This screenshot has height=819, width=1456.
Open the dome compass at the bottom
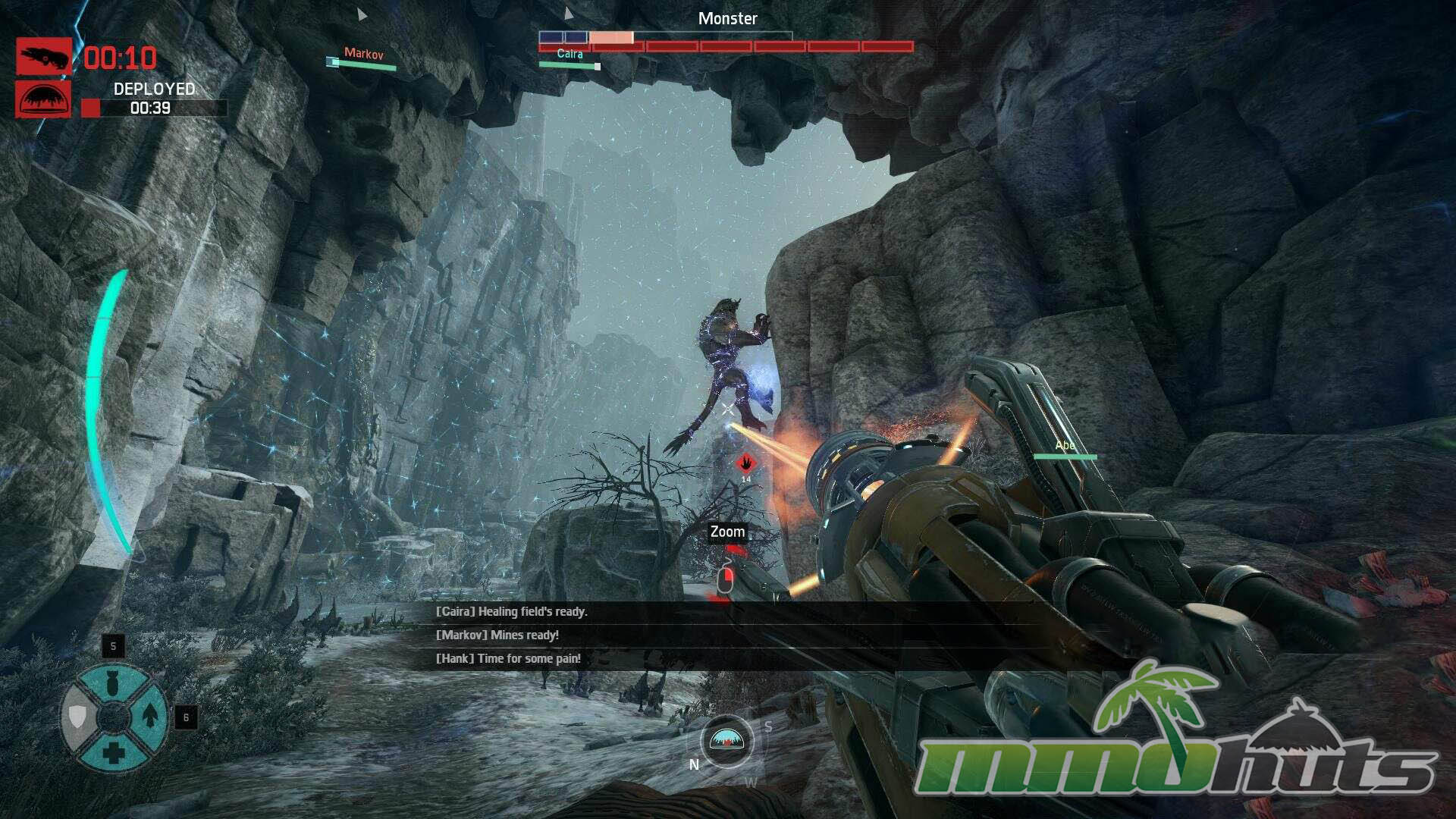[726, 739]
